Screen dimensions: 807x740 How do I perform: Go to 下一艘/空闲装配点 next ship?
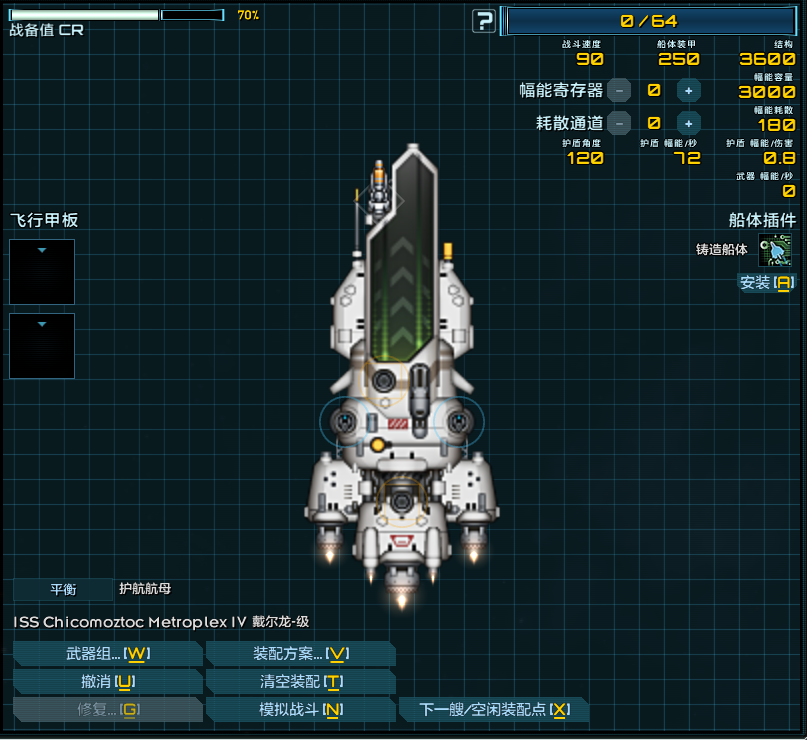[x=494, y=710]
